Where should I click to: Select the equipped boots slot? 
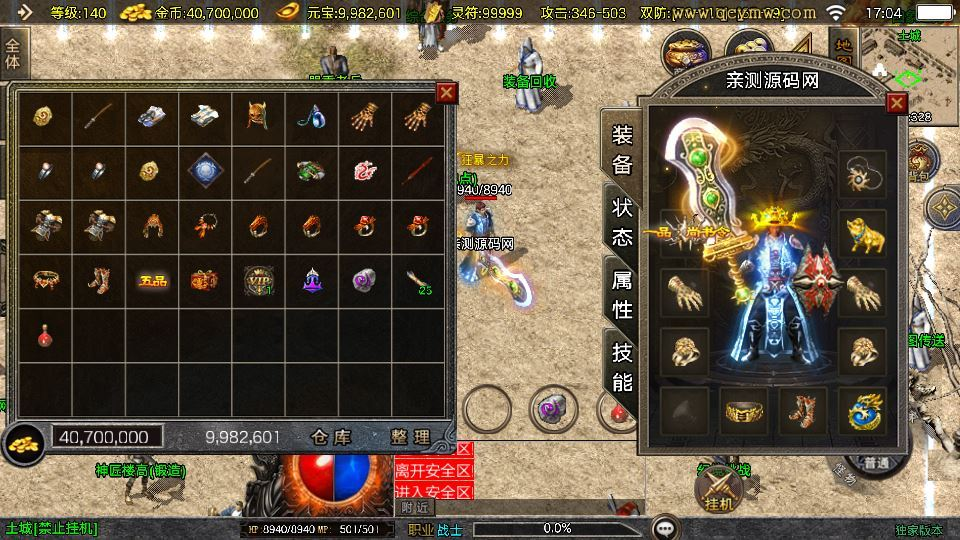[802, 411]
